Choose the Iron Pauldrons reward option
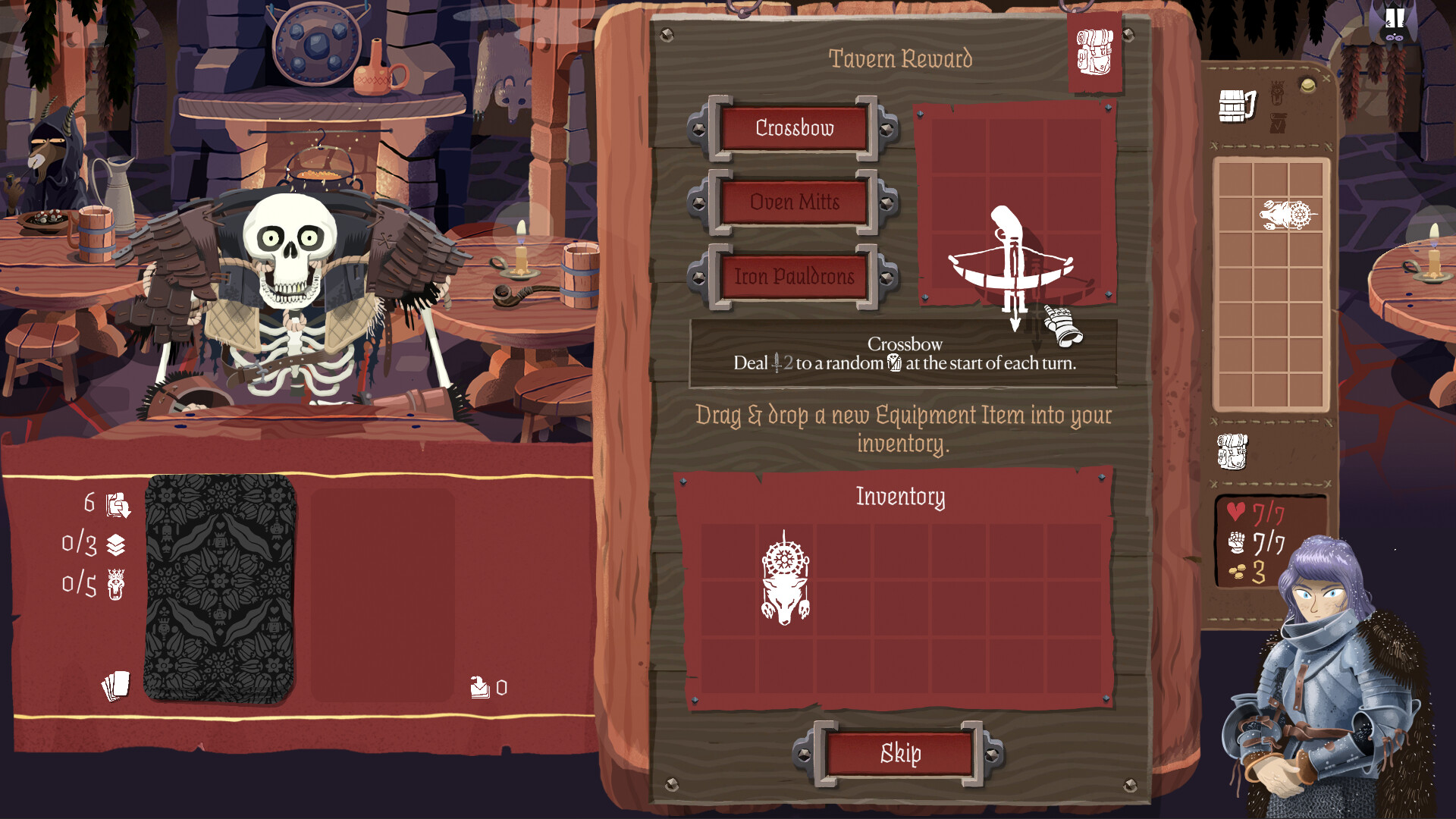 click(793, 277)
